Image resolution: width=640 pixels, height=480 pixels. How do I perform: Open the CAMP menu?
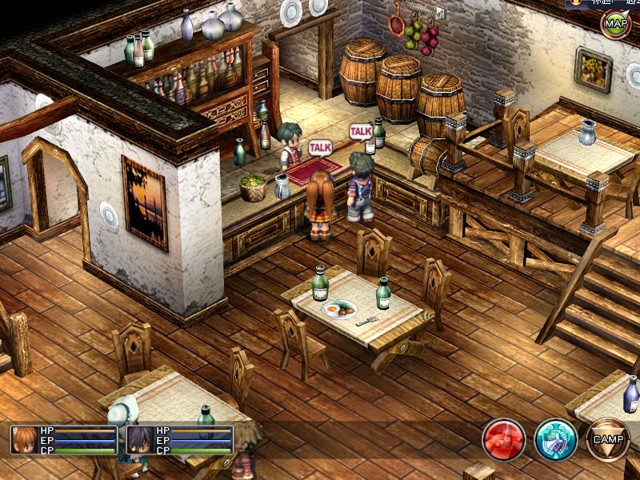pyautogui.click(x=607, y=440)
